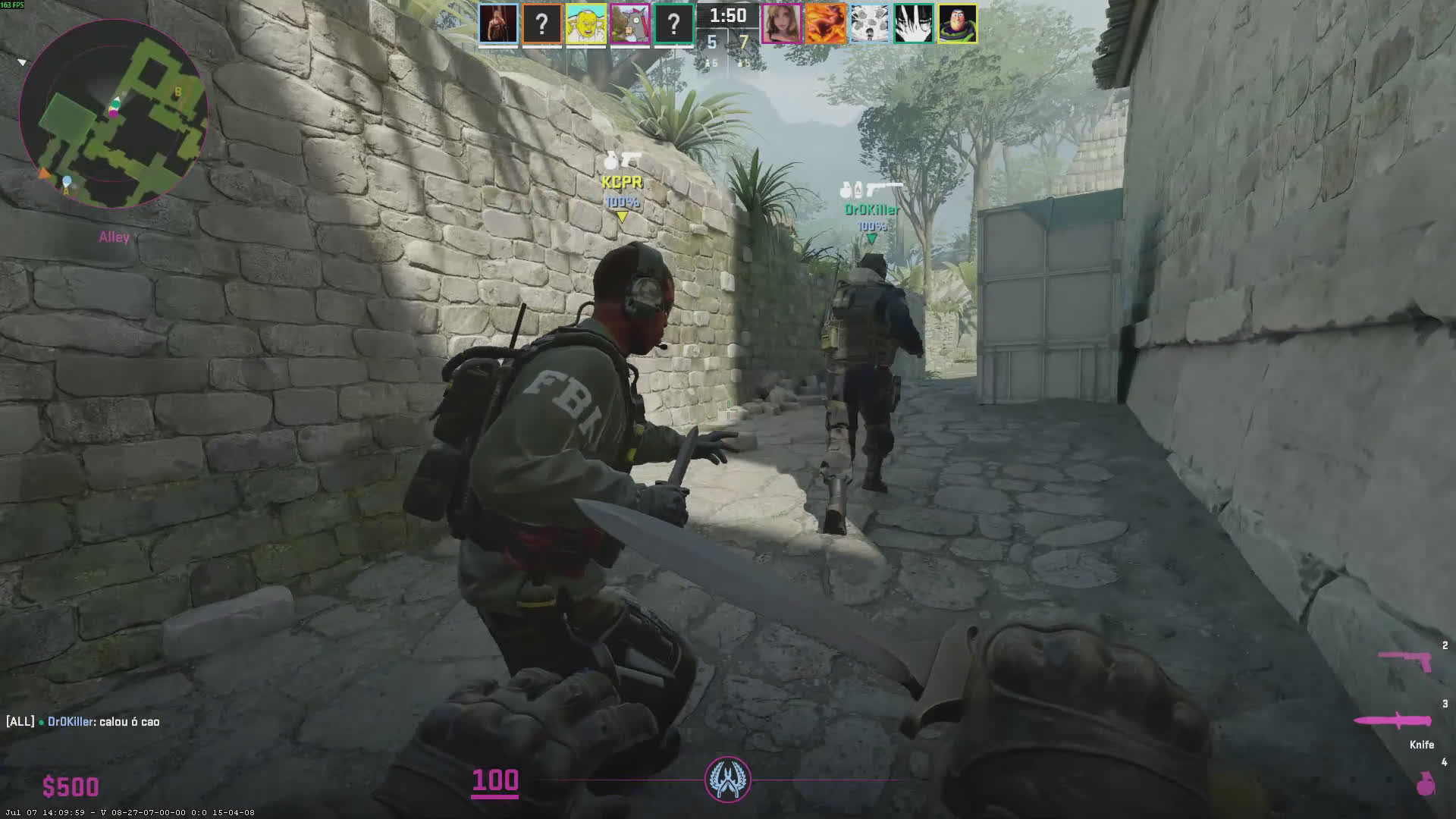Screen dimensions: 1456x819
Task: Select the black-and-white anime face avatar
Action: (x=913, y=24)
